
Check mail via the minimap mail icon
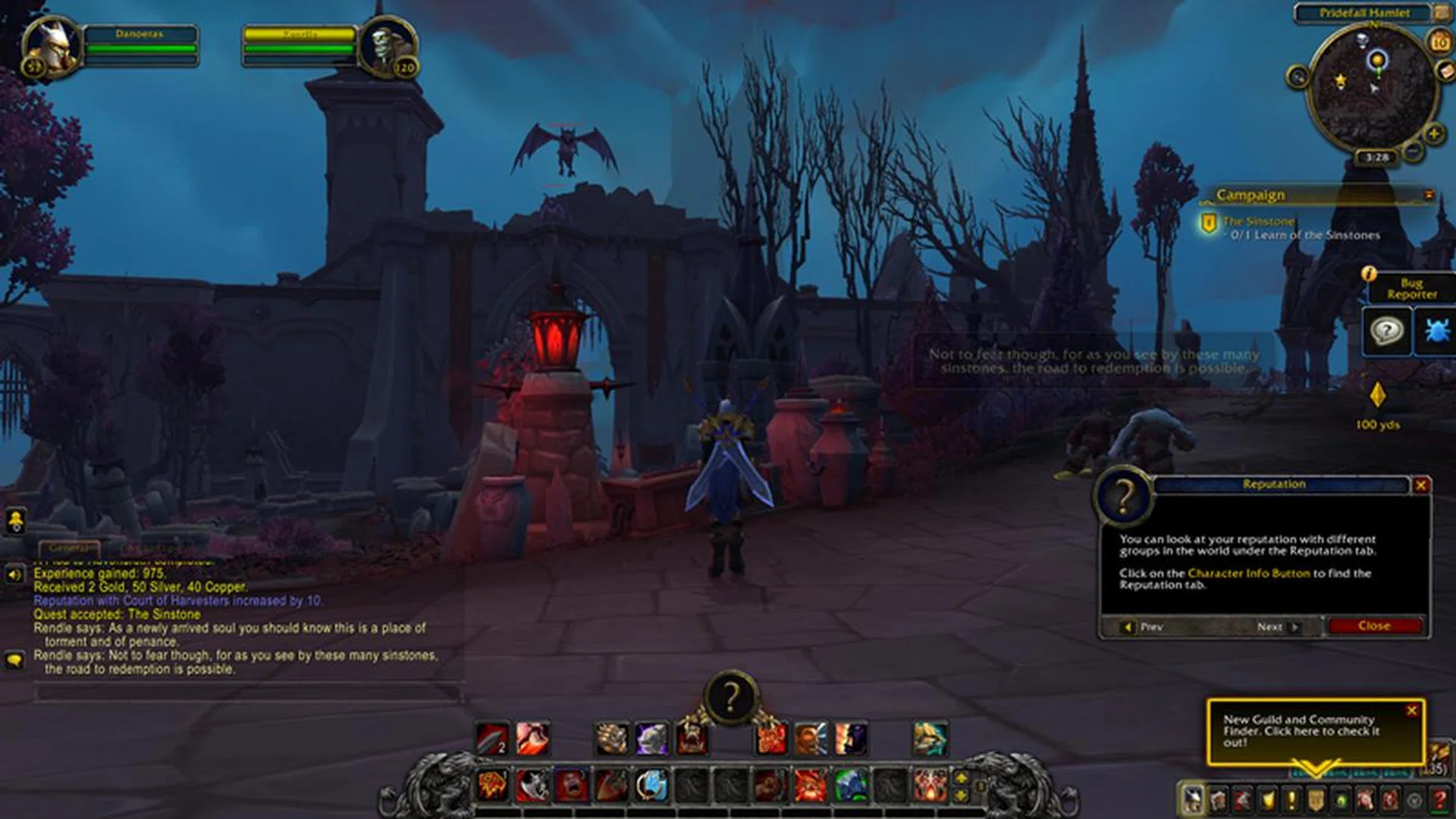coord(1445,71)
